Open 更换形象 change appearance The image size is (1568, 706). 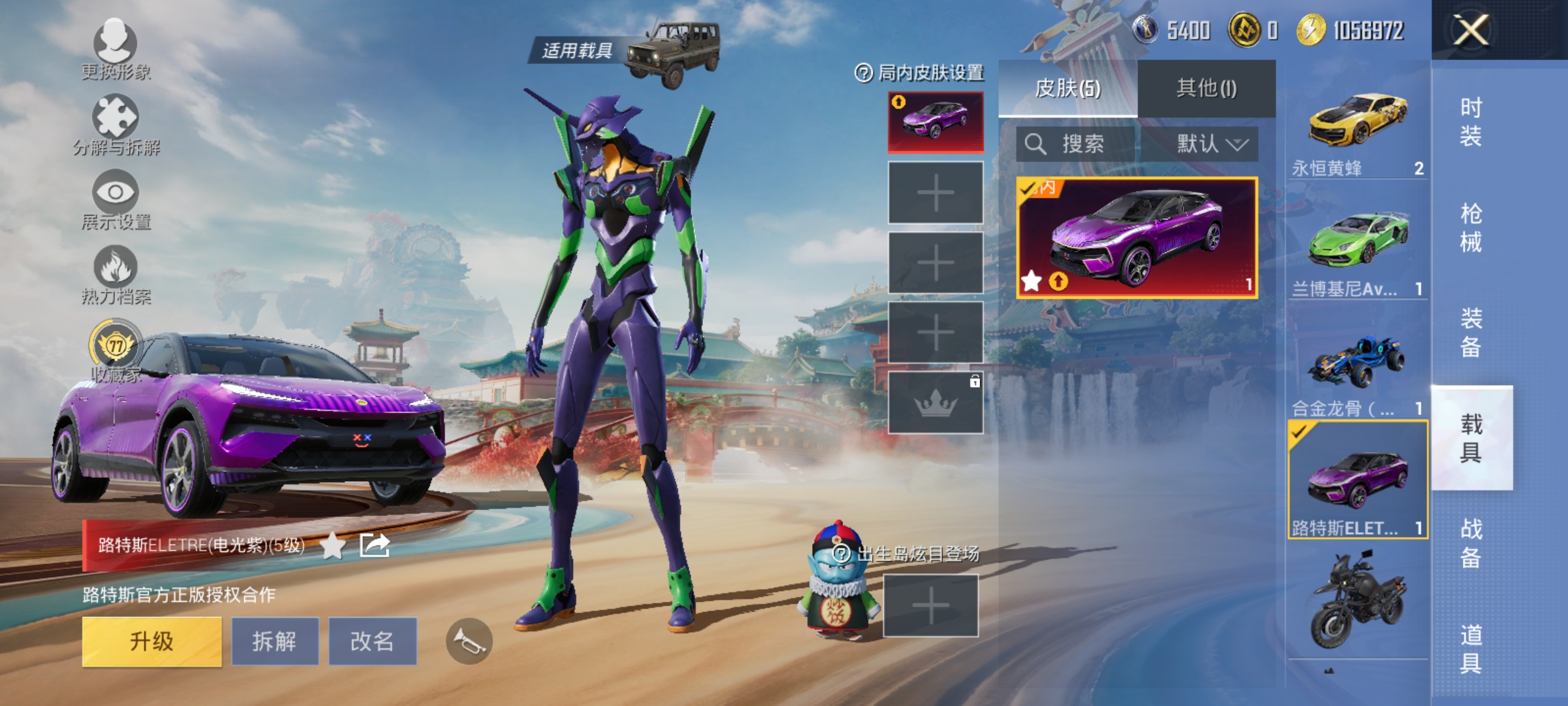(x=116, y=47)
